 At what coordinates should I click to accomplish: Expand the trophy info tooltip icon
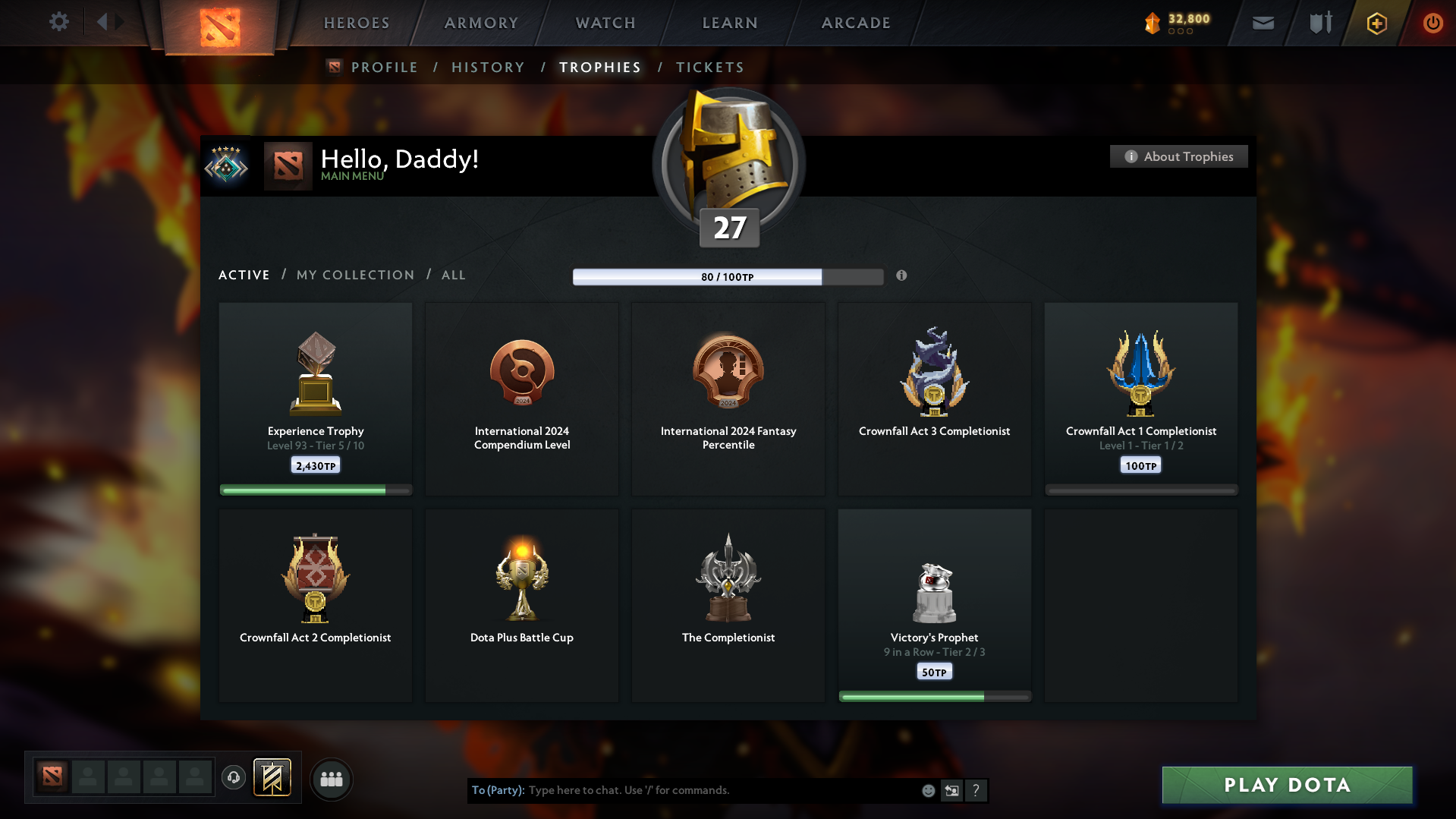[x=902, y=276]
